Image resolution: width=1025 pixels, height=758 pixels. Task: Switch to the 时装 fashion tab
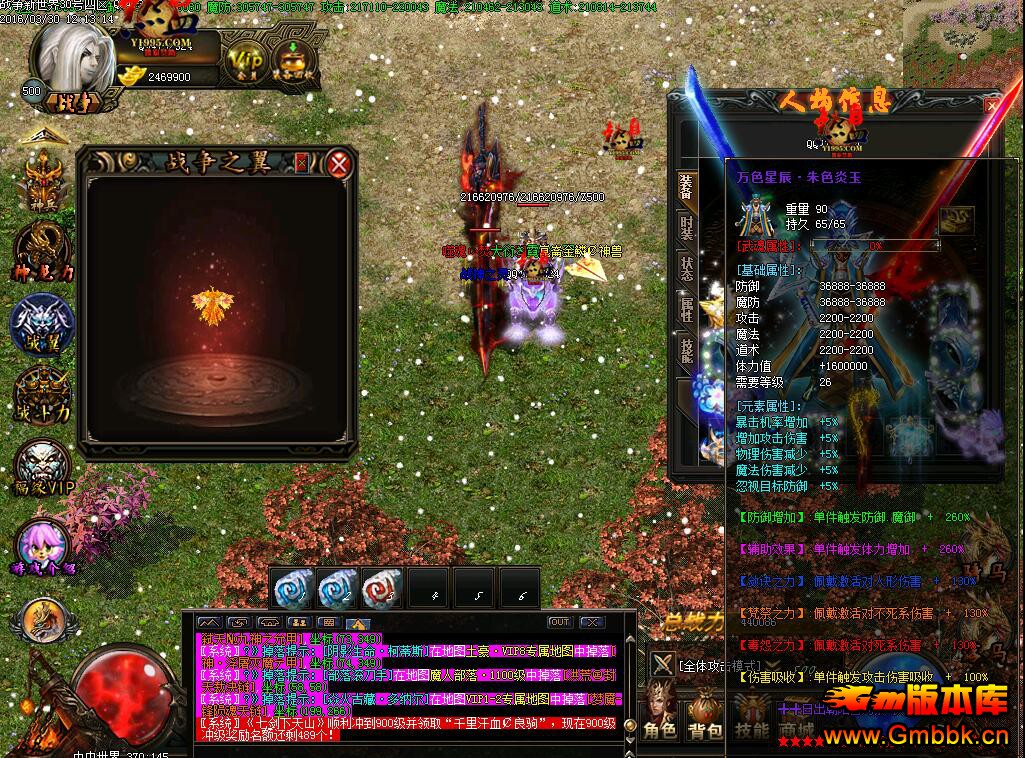686,229
